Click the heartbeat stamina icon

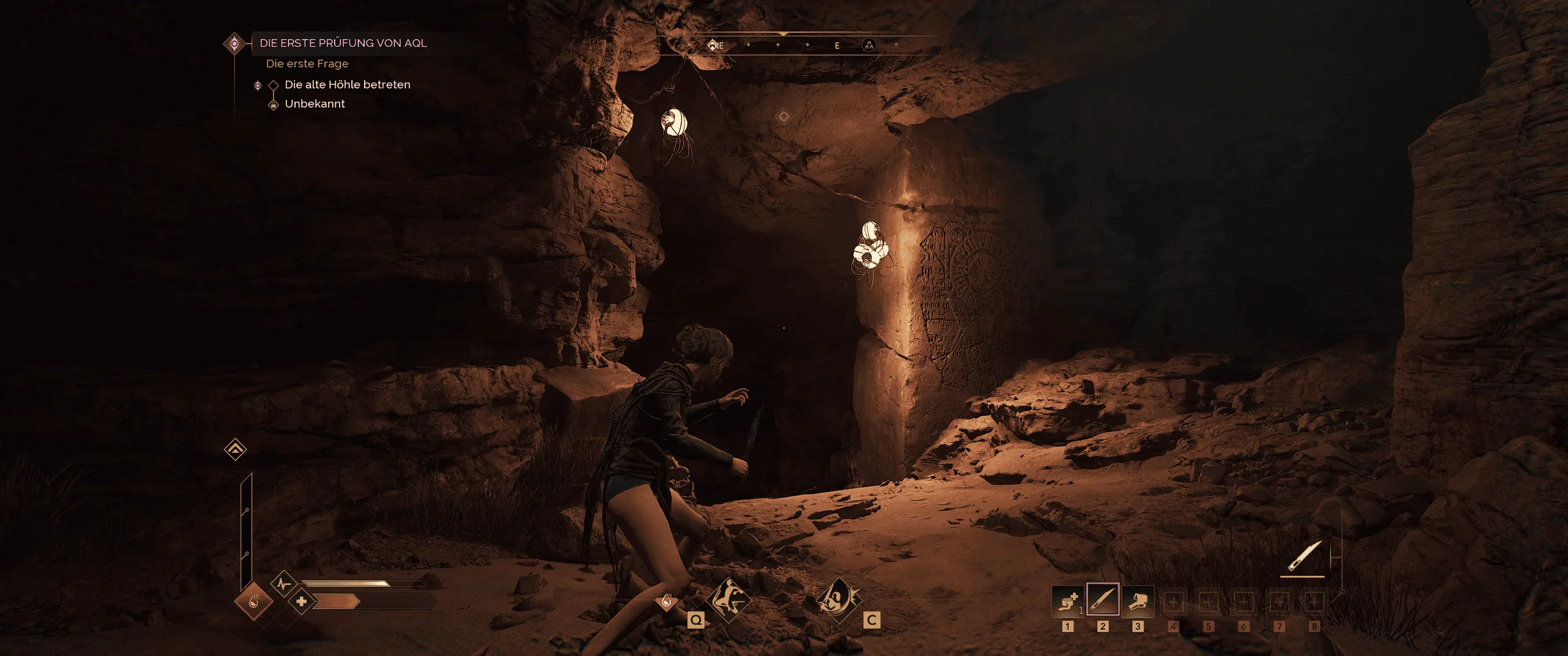click(283, 584)
